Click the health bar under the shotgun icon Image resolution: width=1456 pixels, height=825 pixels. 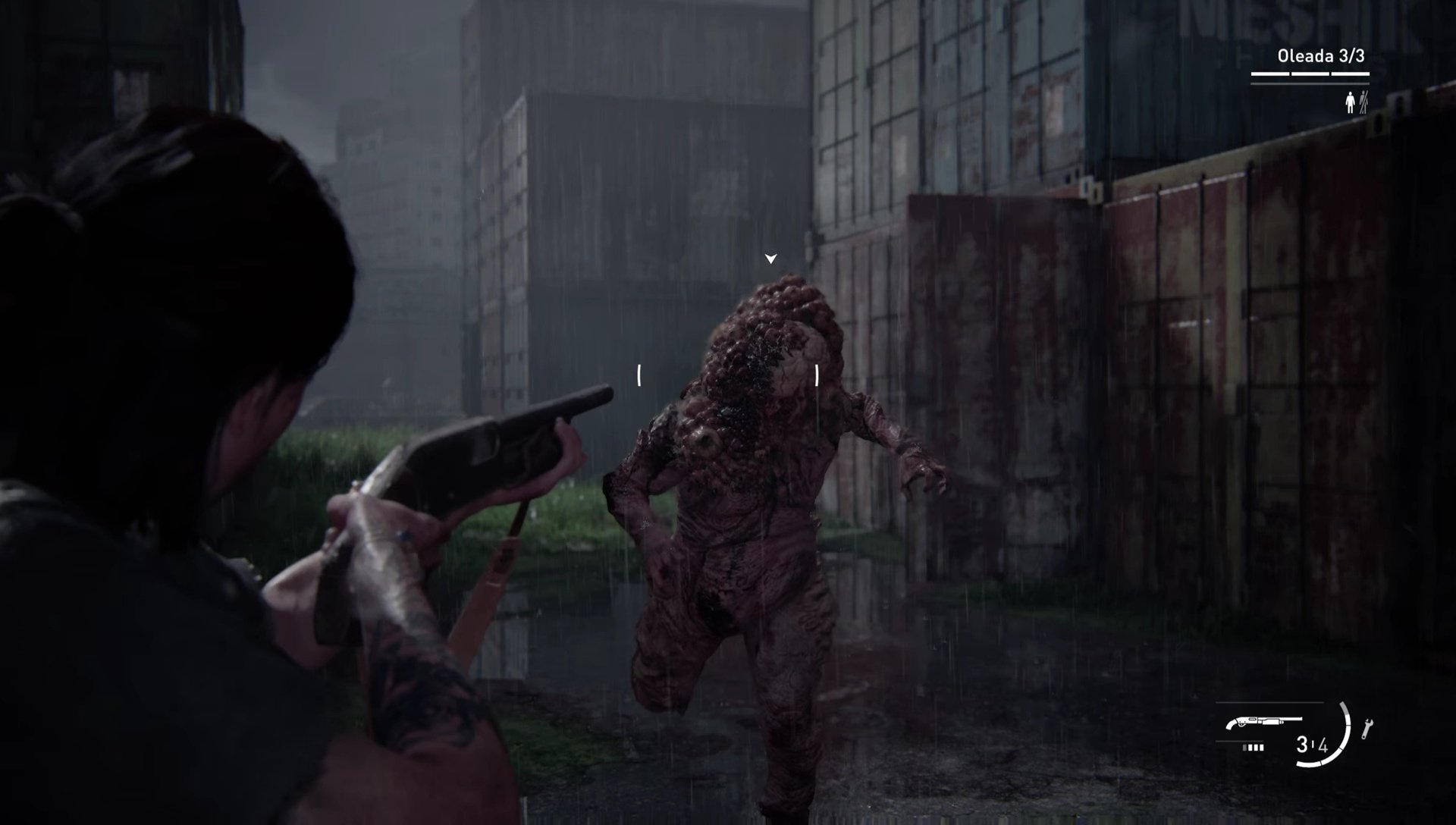(x=1238, y=741)
